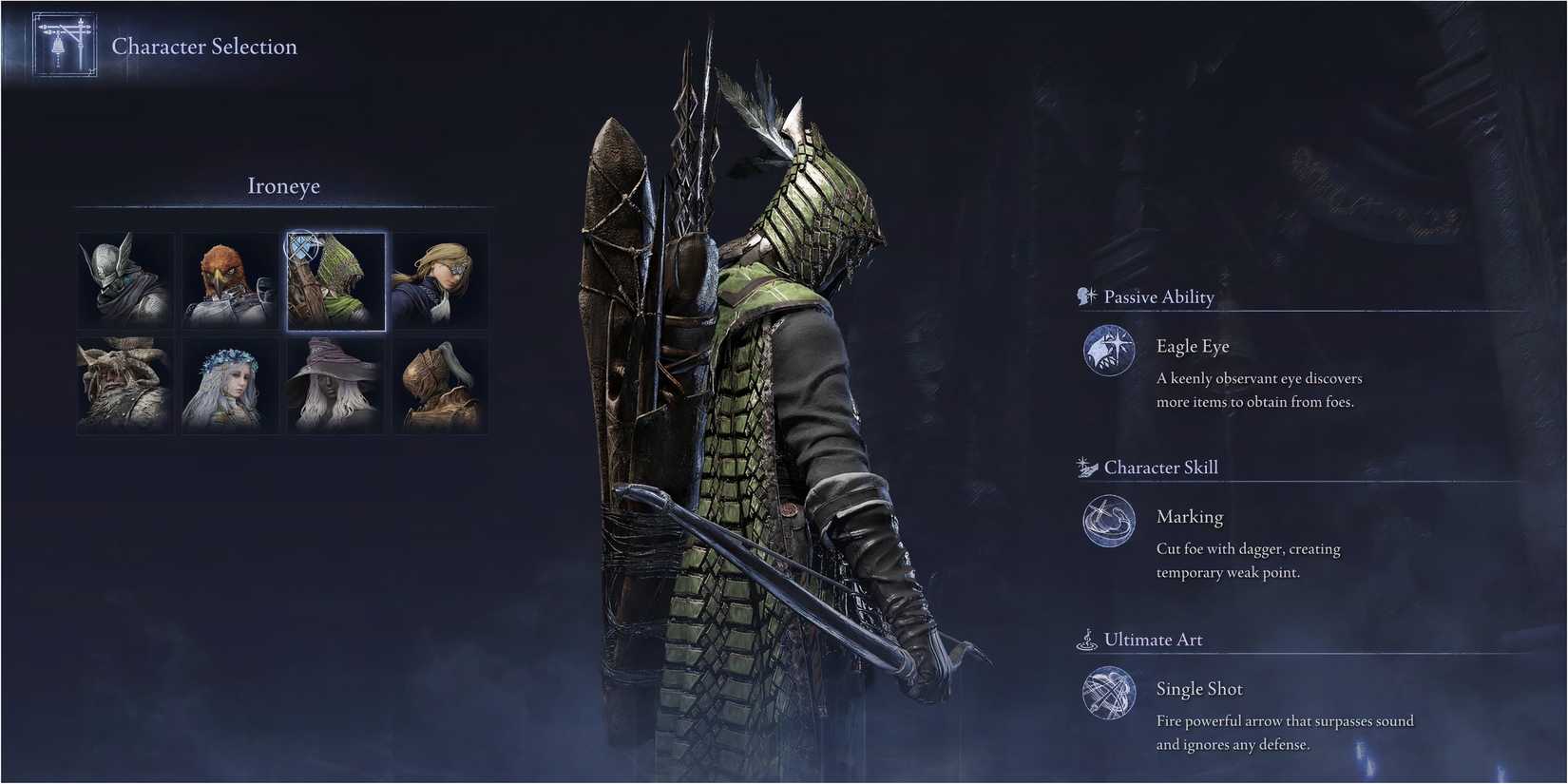Select the witch-hat Recluse character portrait
1568x784 pixels.
point(335,384)
